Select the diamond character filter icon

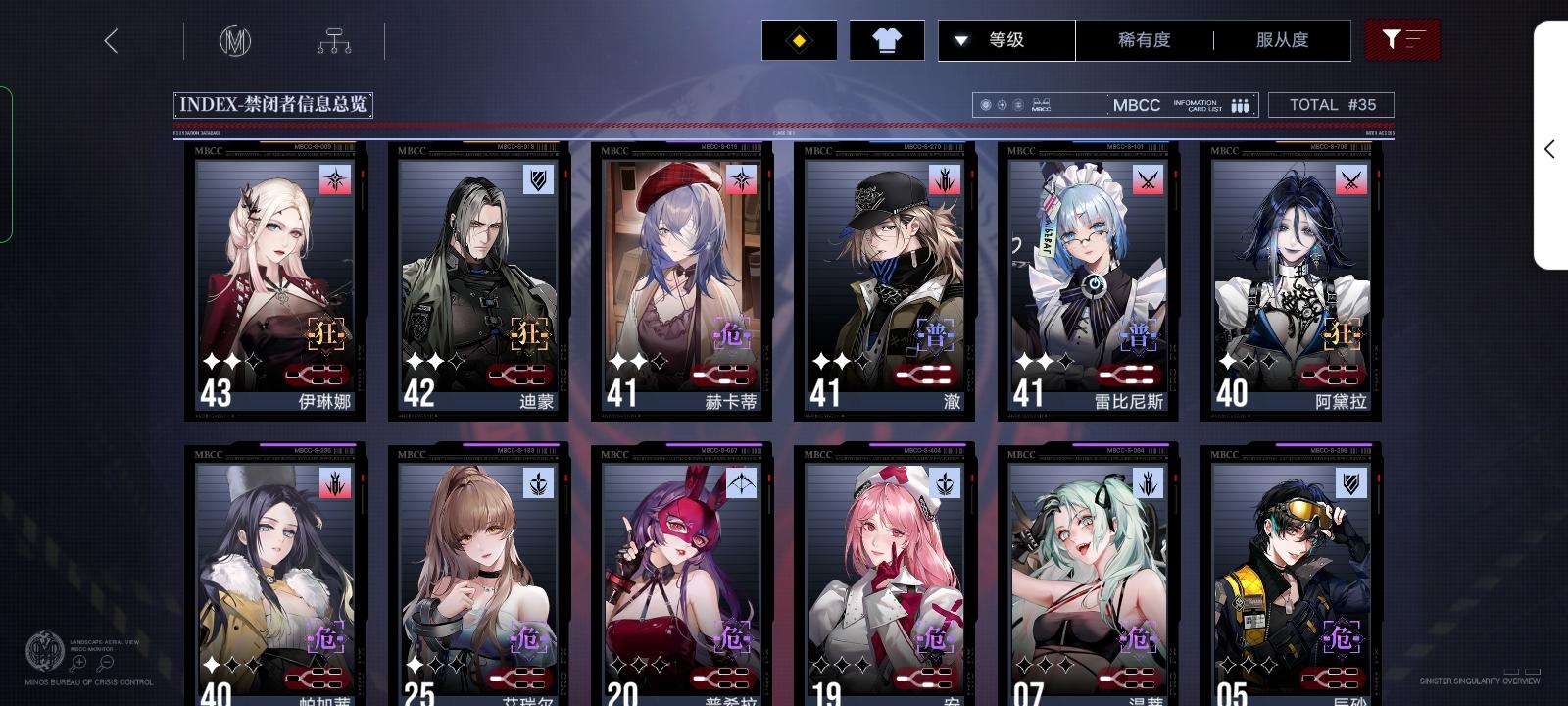799,40
